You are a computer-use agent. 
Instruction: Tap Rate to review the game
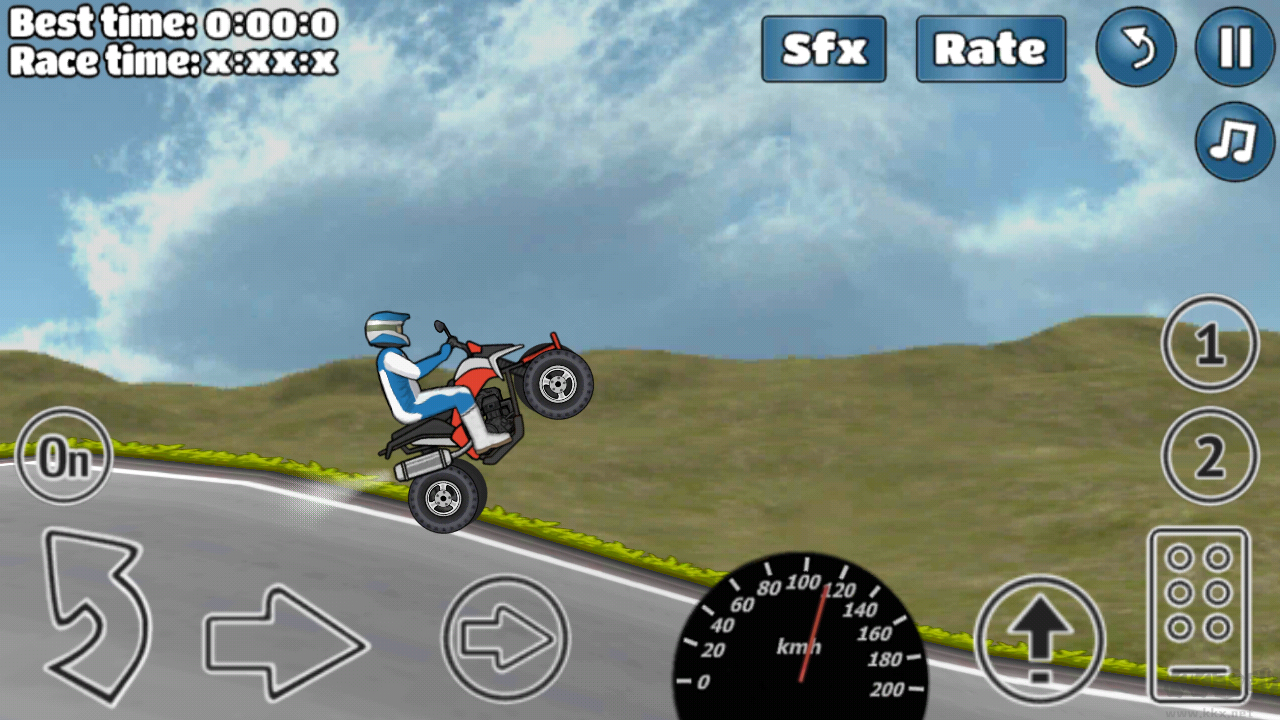click(990, 49)
